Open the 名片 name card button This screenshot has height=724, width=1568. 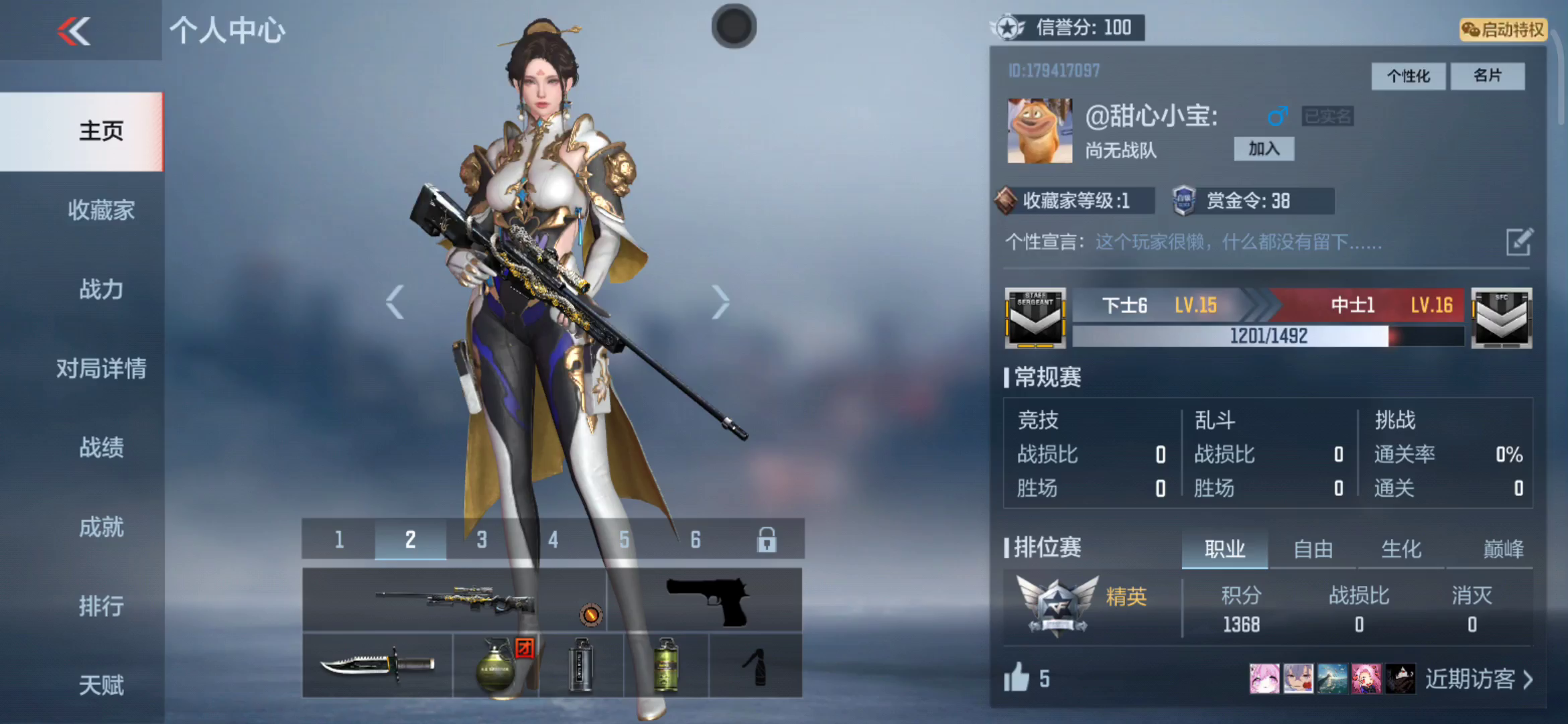tap(1487, 76)
